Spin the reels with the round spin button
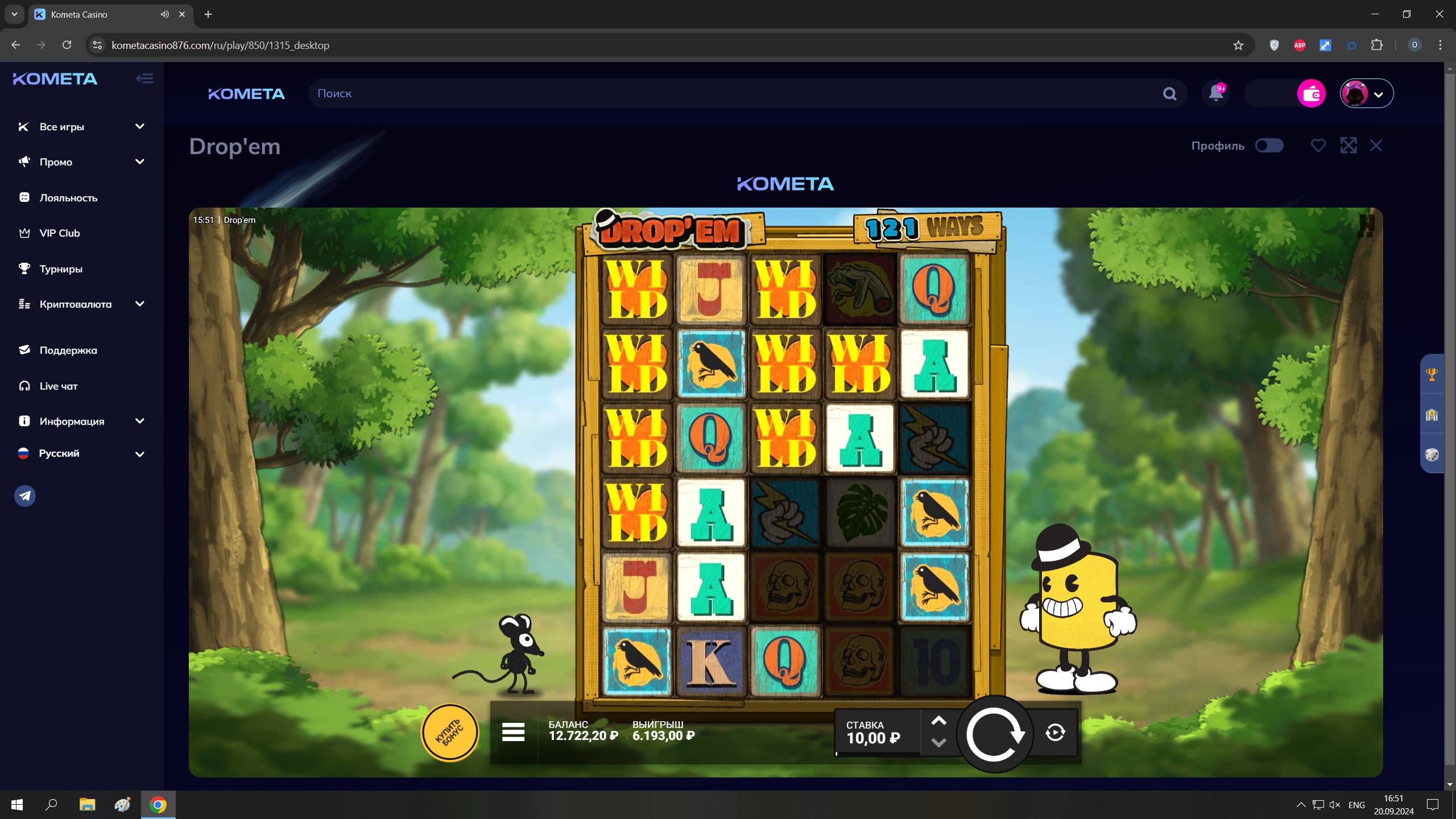1456x819 pixels. click(995, 734)
